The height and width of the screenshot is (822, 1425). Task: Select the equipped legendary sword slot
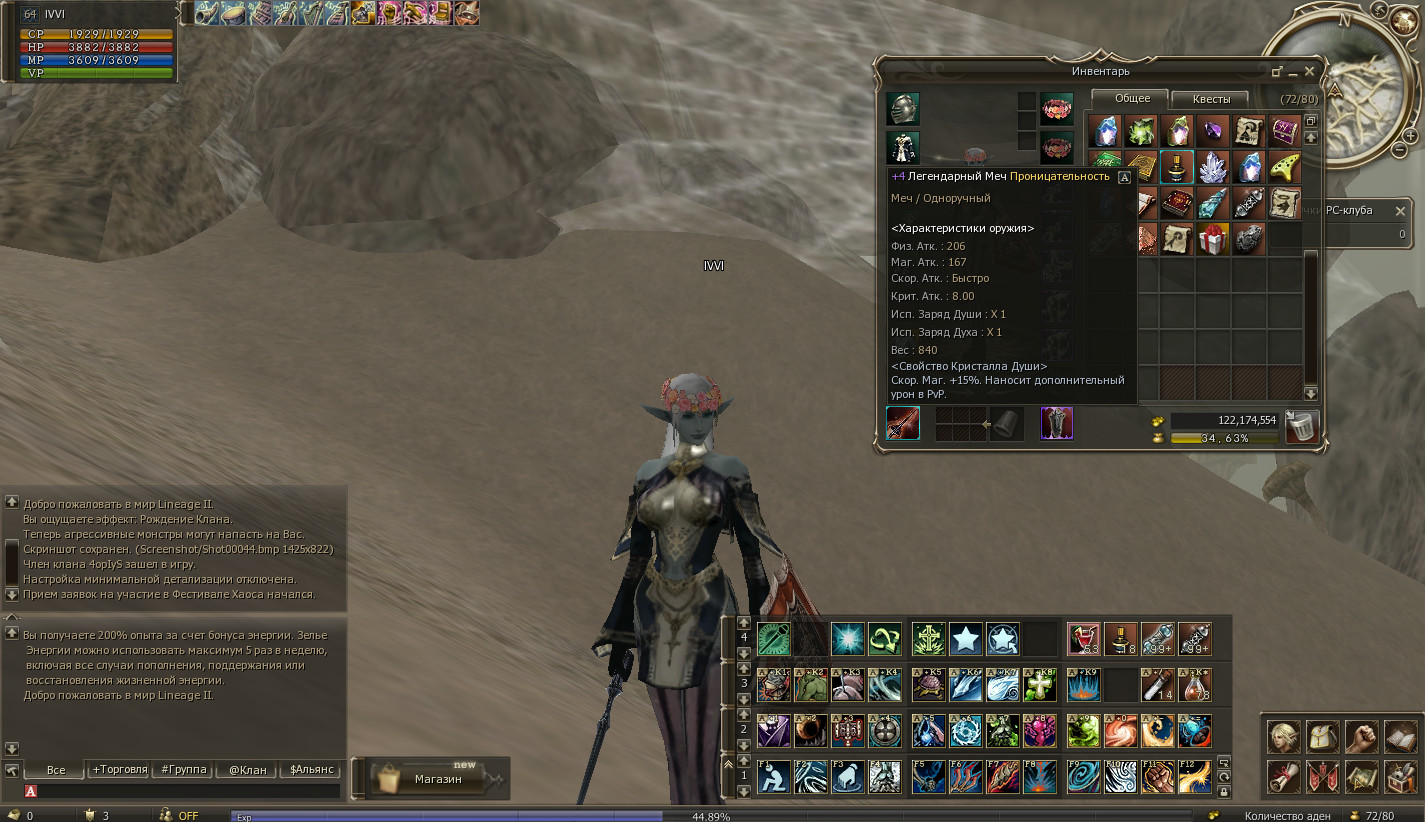903,423
